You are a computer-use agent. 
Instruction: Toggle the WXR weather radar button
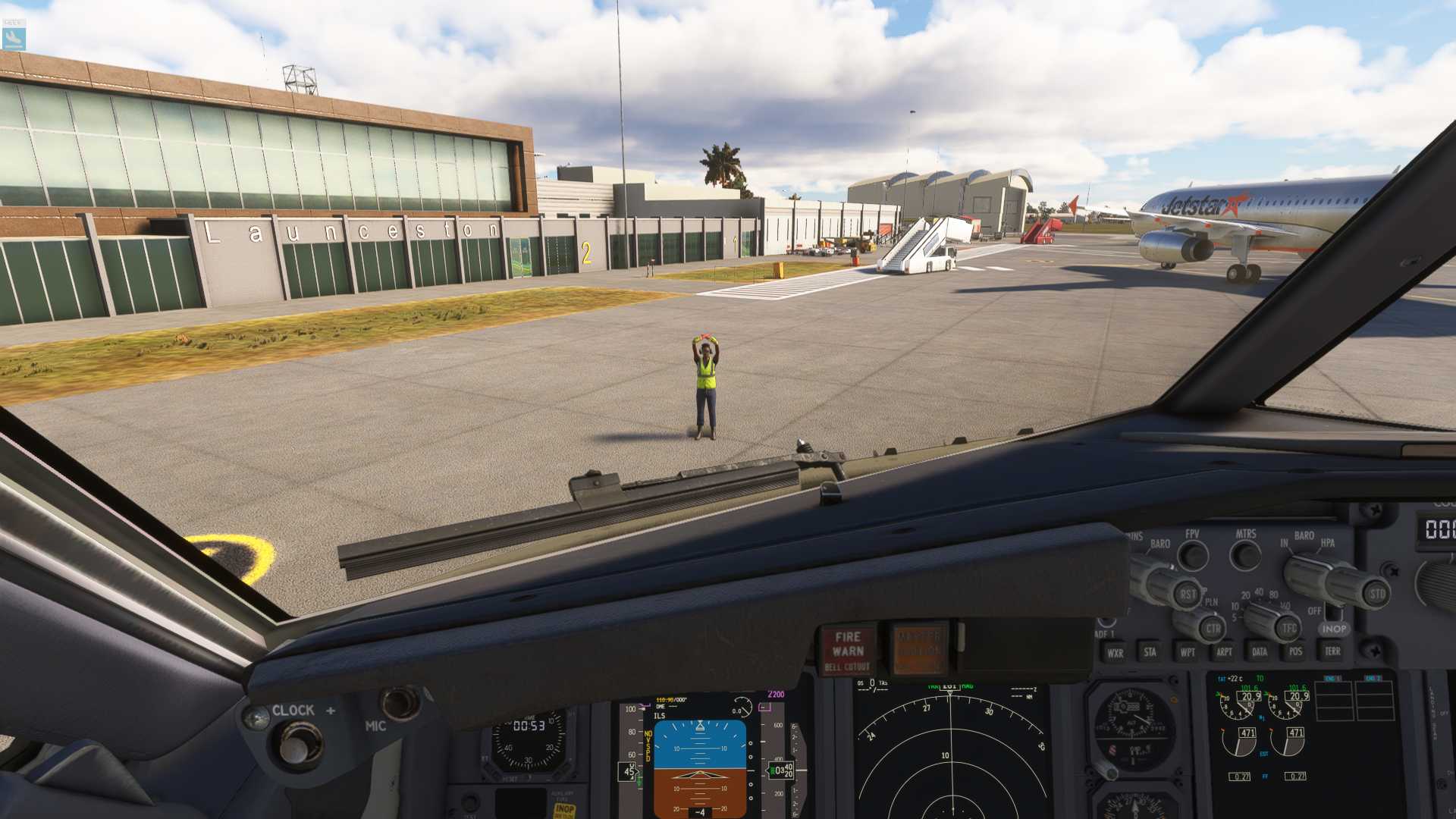click(1115, 652)
